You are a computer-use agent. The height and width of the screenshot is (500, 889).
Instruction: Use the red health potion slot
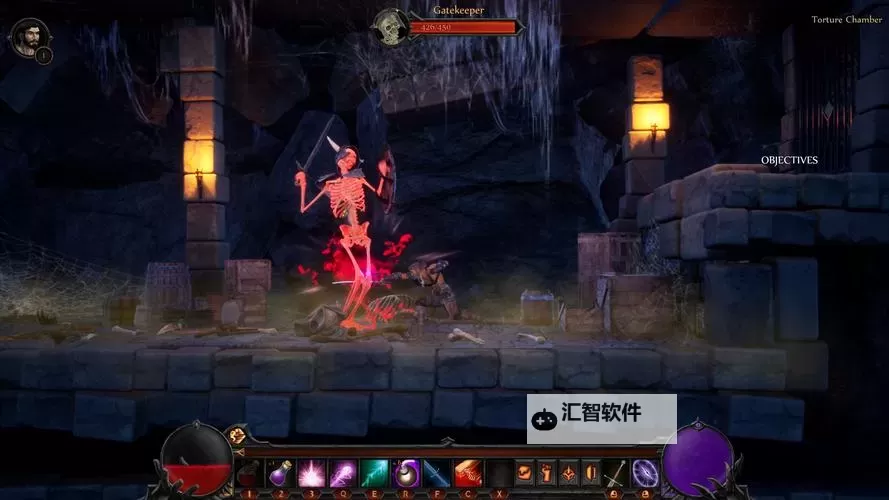coord(248,473)
